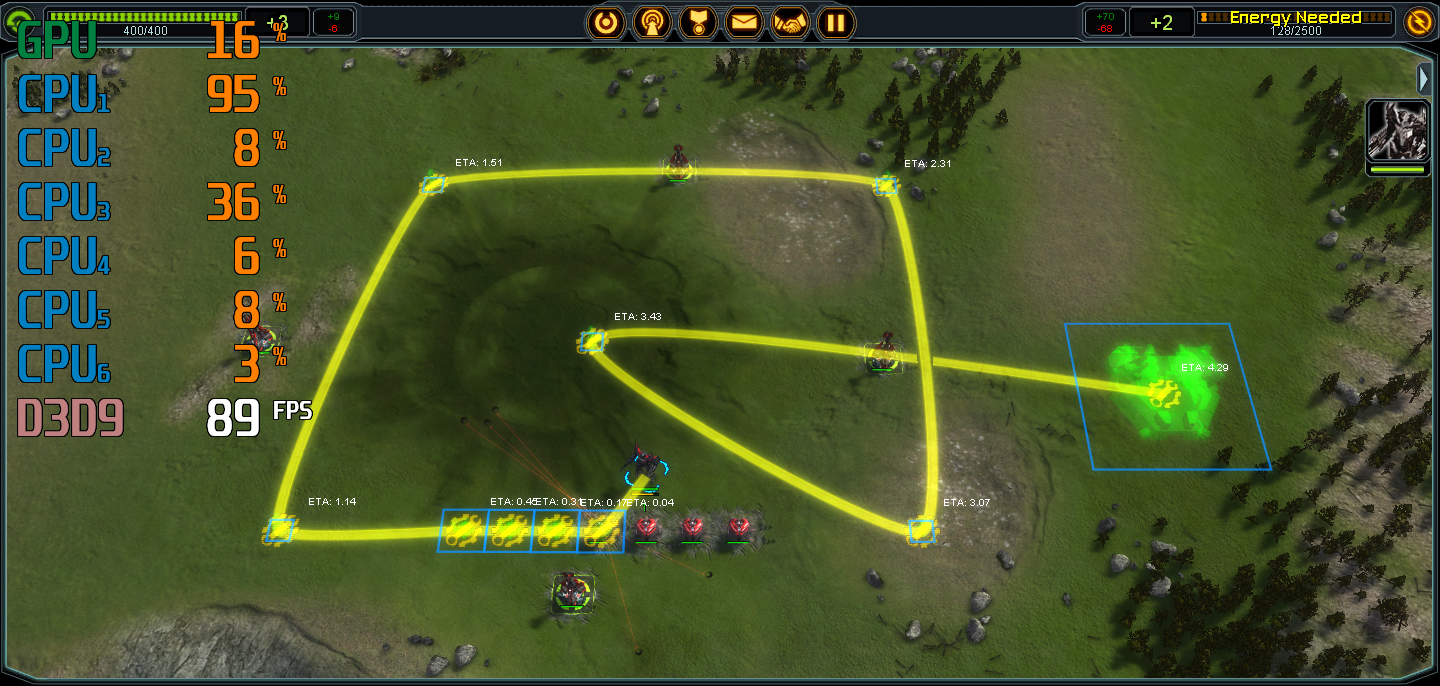Screen dimensions: 1440x686
Task: Pause the game with the pause button
Action: 836,22
